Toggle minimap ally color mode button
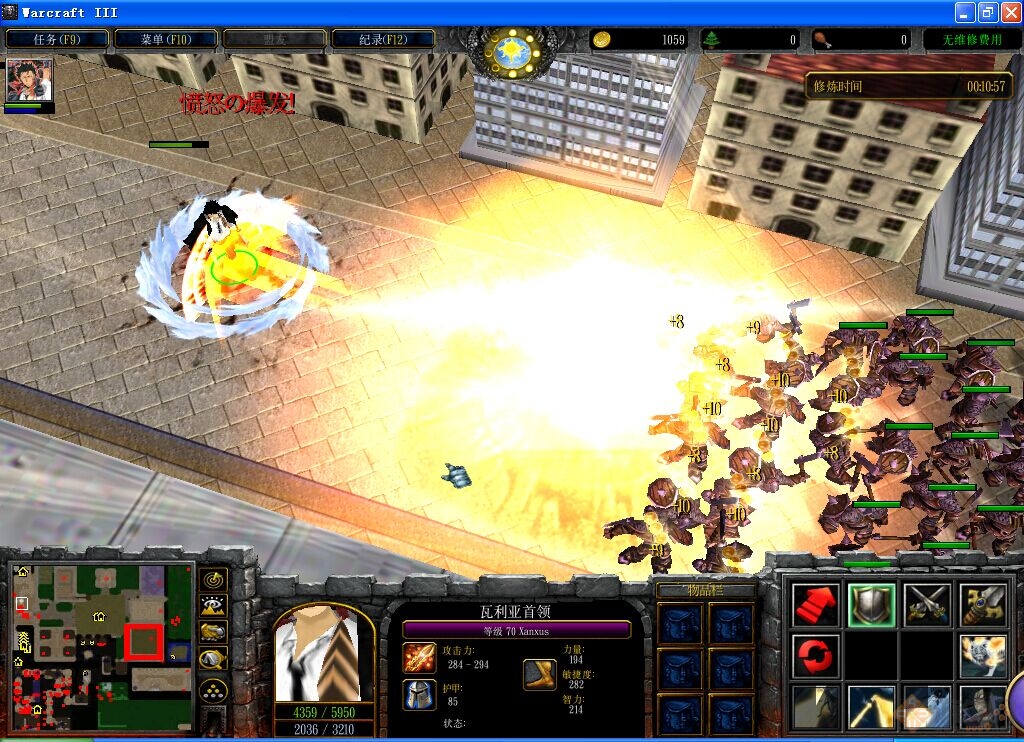The image size is (1024, 742). [213, 632]
